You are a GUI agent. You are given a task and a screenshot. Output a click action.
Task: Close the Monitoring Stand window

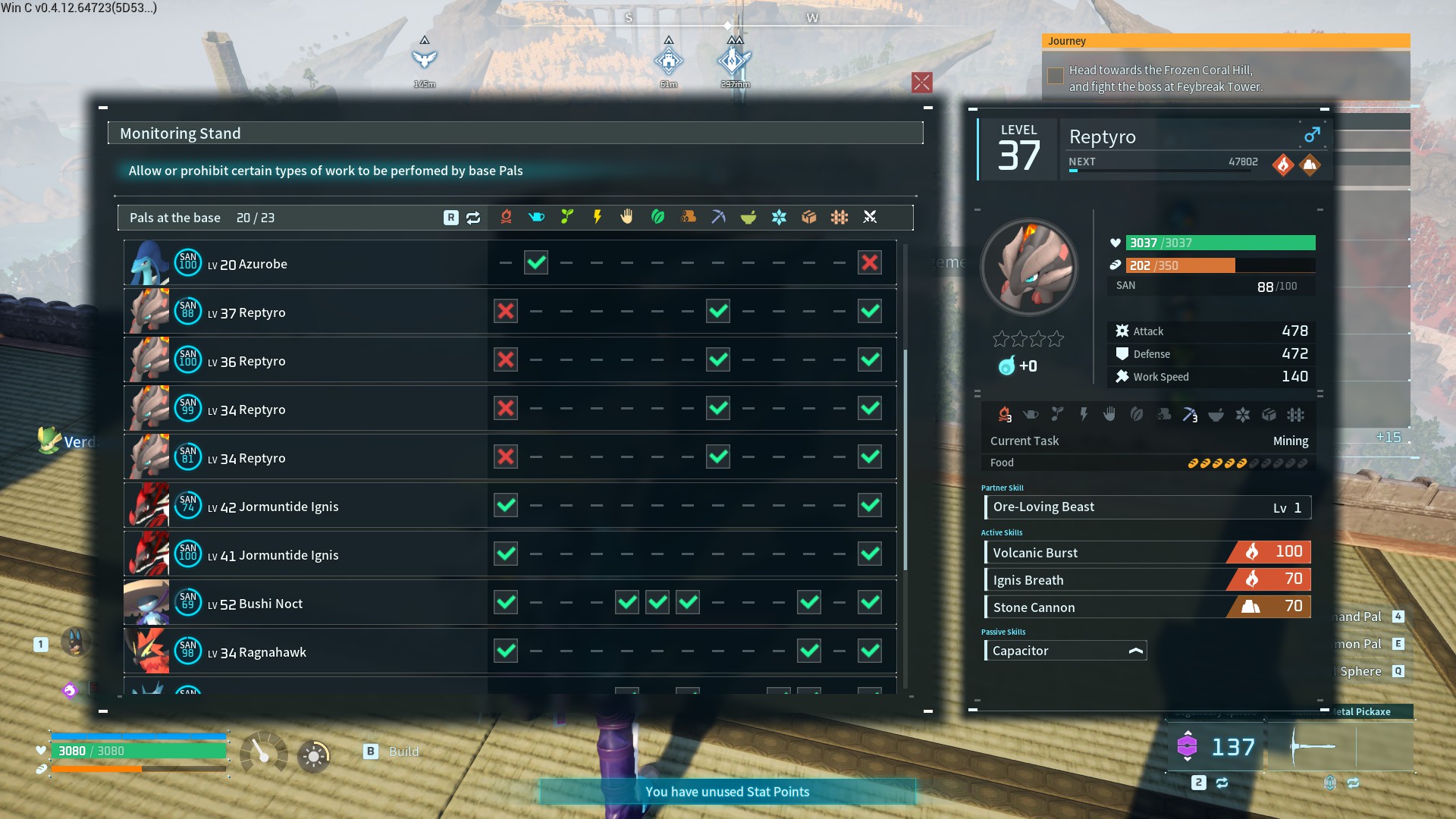(x=921, y=83)
